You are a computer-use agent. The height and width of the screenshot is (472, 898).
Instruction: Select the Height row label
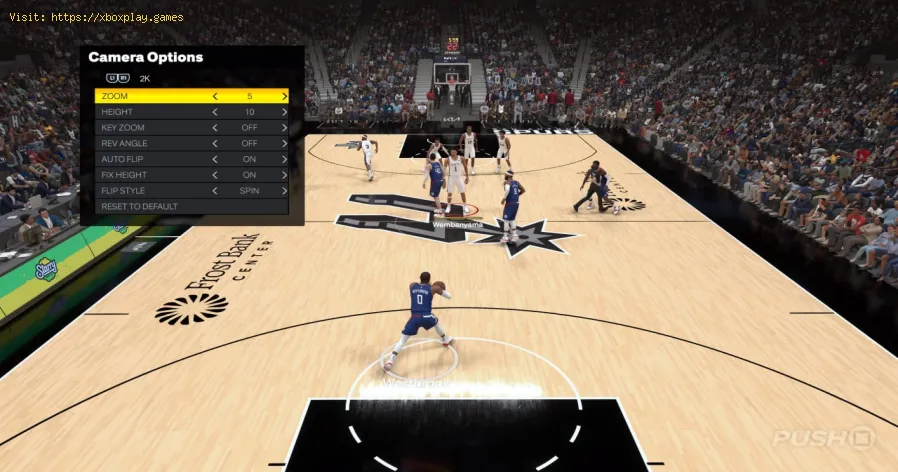pos(117,112)
